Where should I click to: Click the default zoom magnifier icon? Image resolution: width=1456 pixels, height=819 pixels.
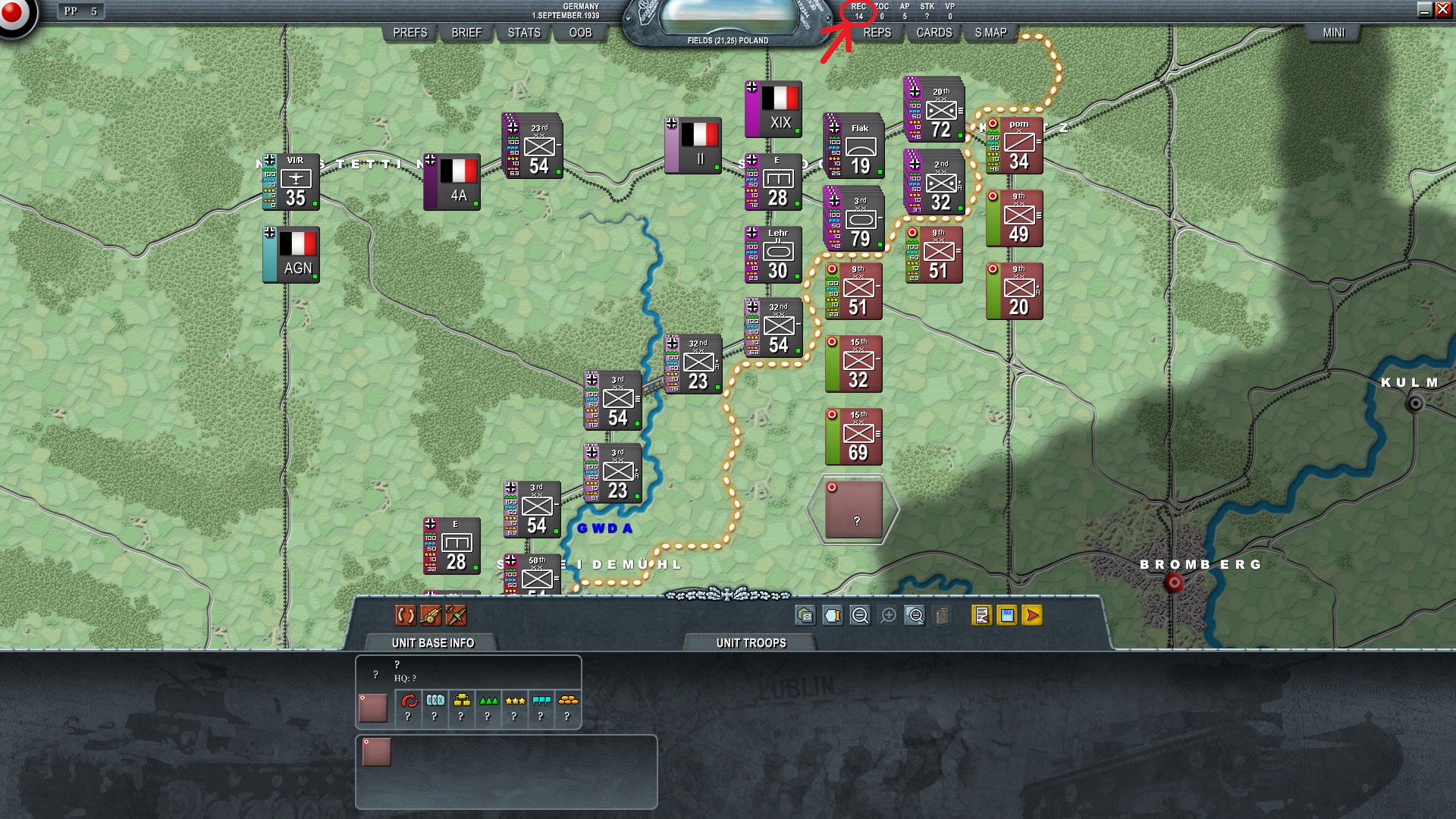(914, 616)
